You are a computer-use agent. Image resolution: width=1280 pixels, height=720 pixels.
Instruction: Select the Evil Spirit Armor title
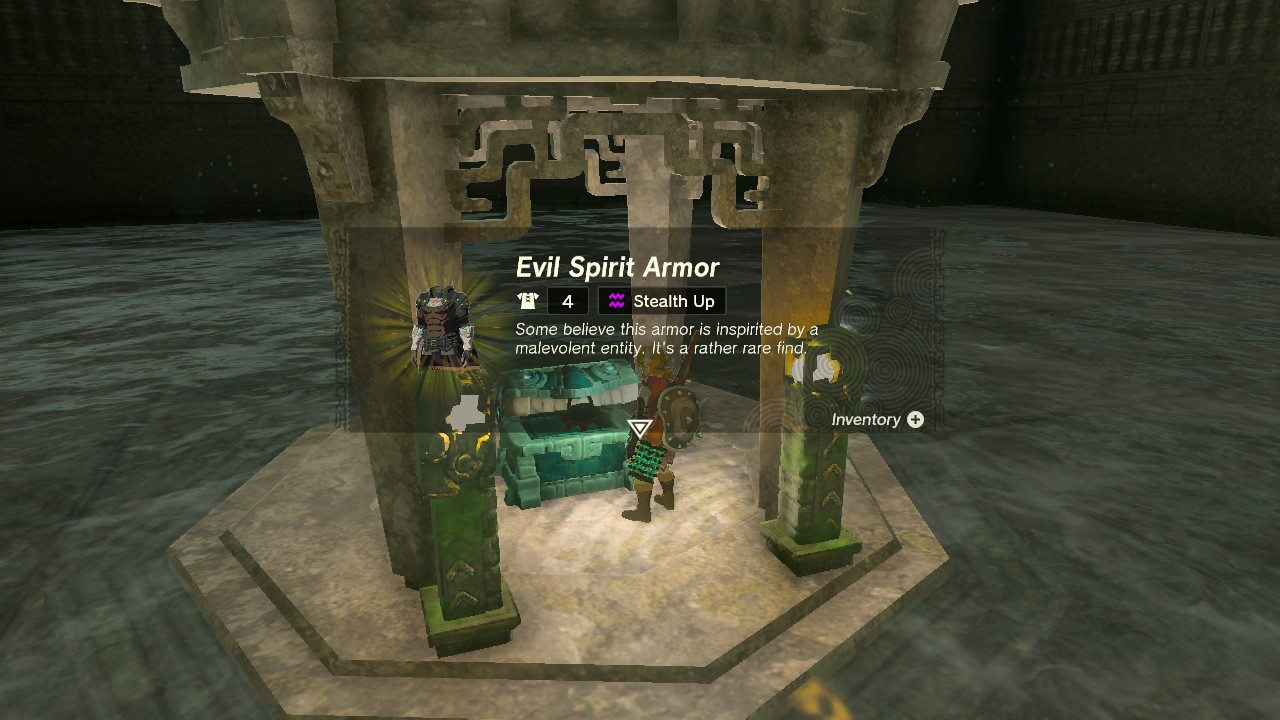(616, 267)
